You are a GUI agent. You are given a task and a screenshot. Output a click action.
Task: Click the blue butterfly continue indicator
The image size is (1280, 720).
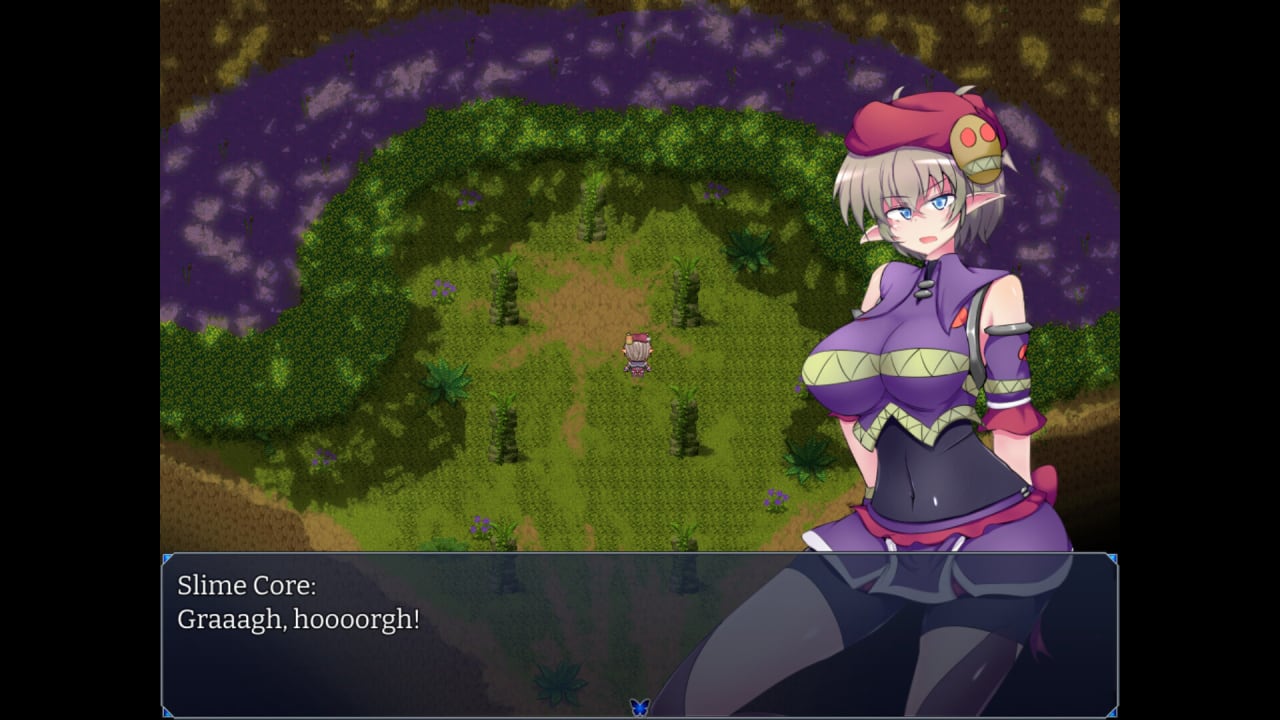640,707
